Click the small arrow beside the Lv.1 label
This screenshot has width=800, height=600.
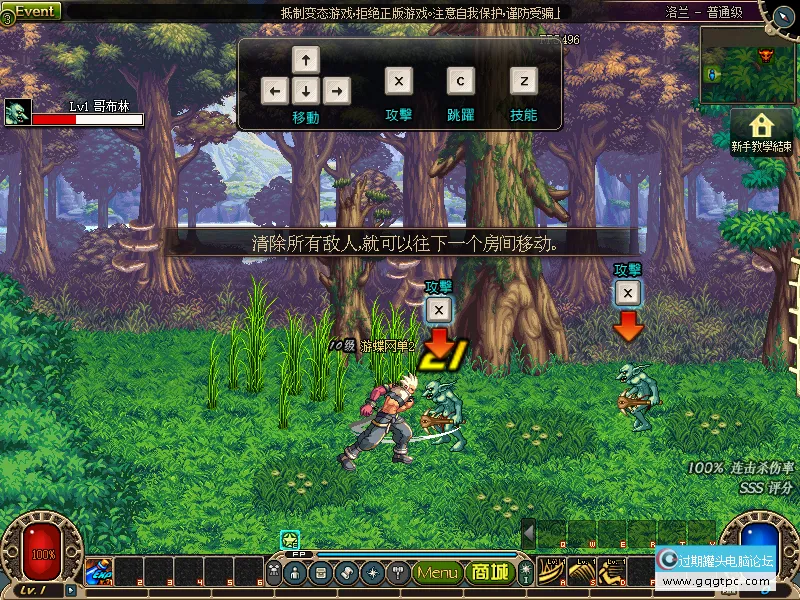point(71,591)
